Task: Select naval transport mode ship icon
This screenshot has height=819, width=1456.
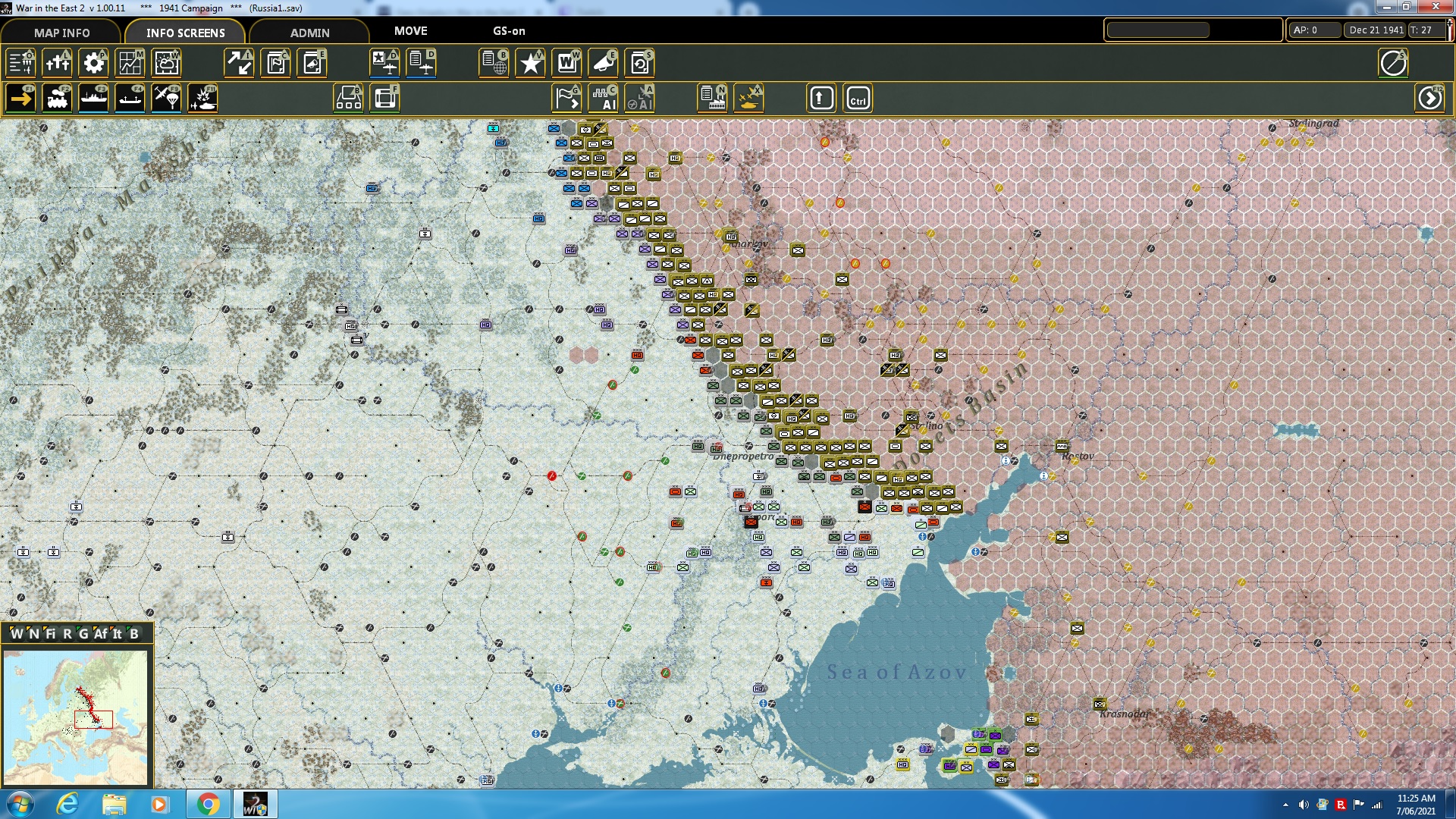Action: coord(93,98)
